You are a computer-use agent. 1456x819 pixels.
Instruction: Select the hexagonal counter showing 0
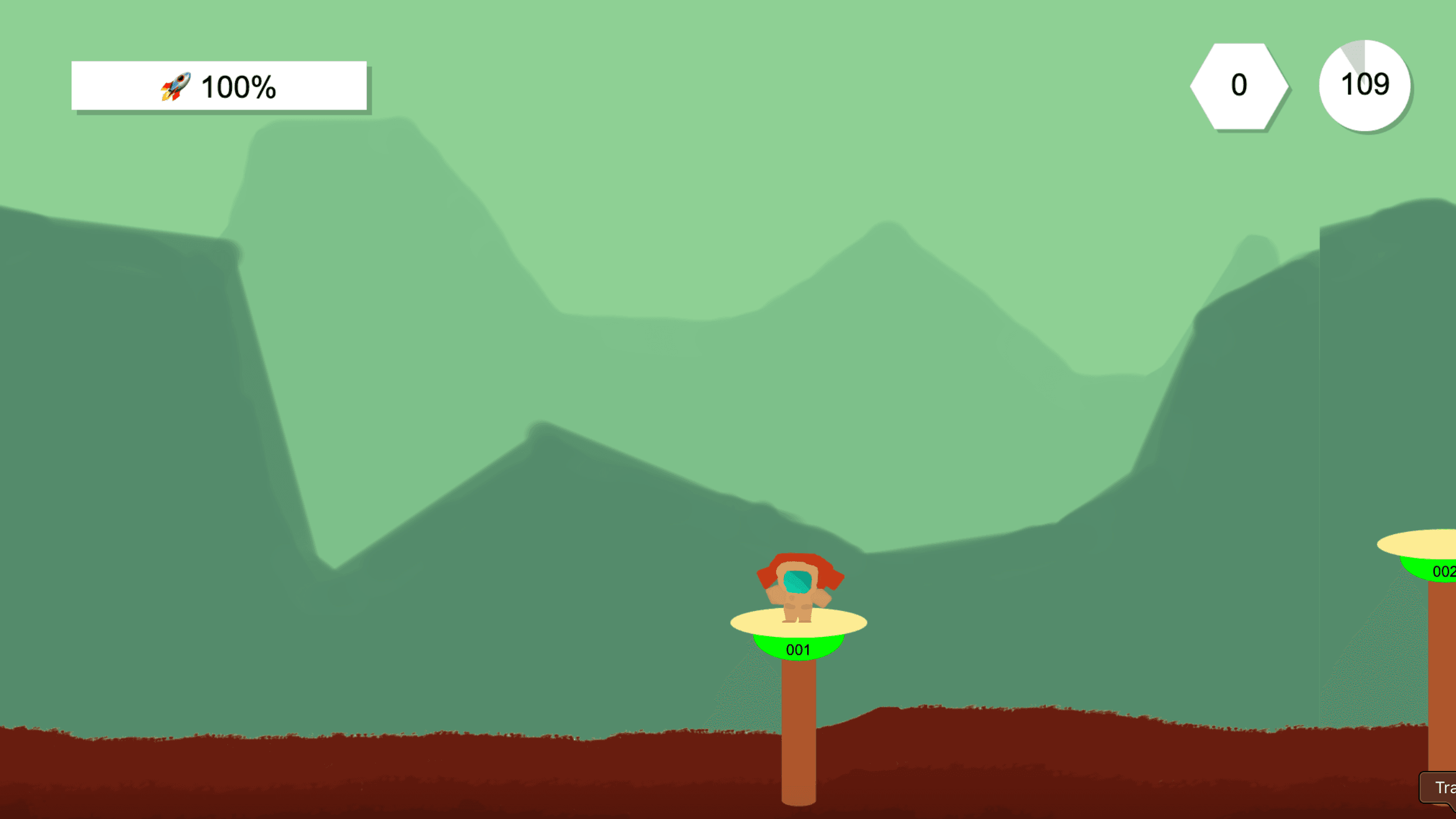pos(1239,86)
